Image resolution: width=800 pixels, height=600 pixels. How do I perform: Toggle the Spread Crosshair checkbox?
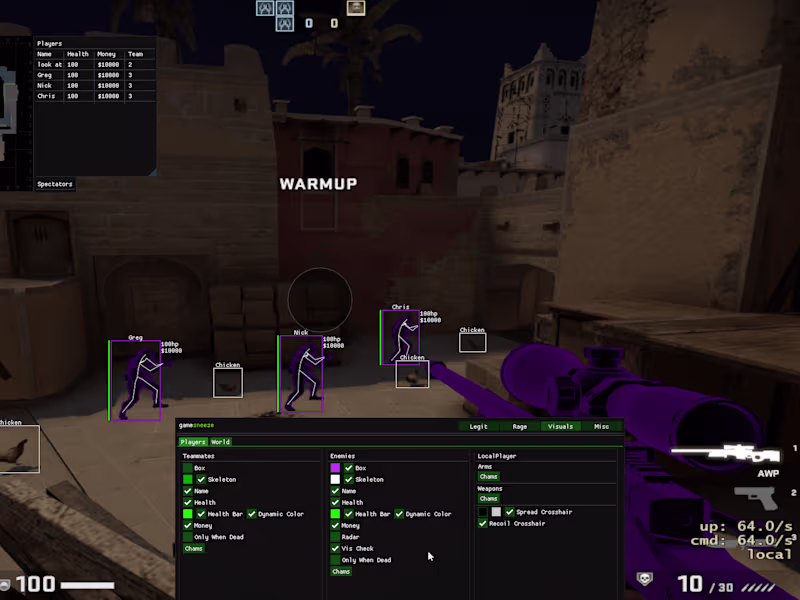[509, 512]
